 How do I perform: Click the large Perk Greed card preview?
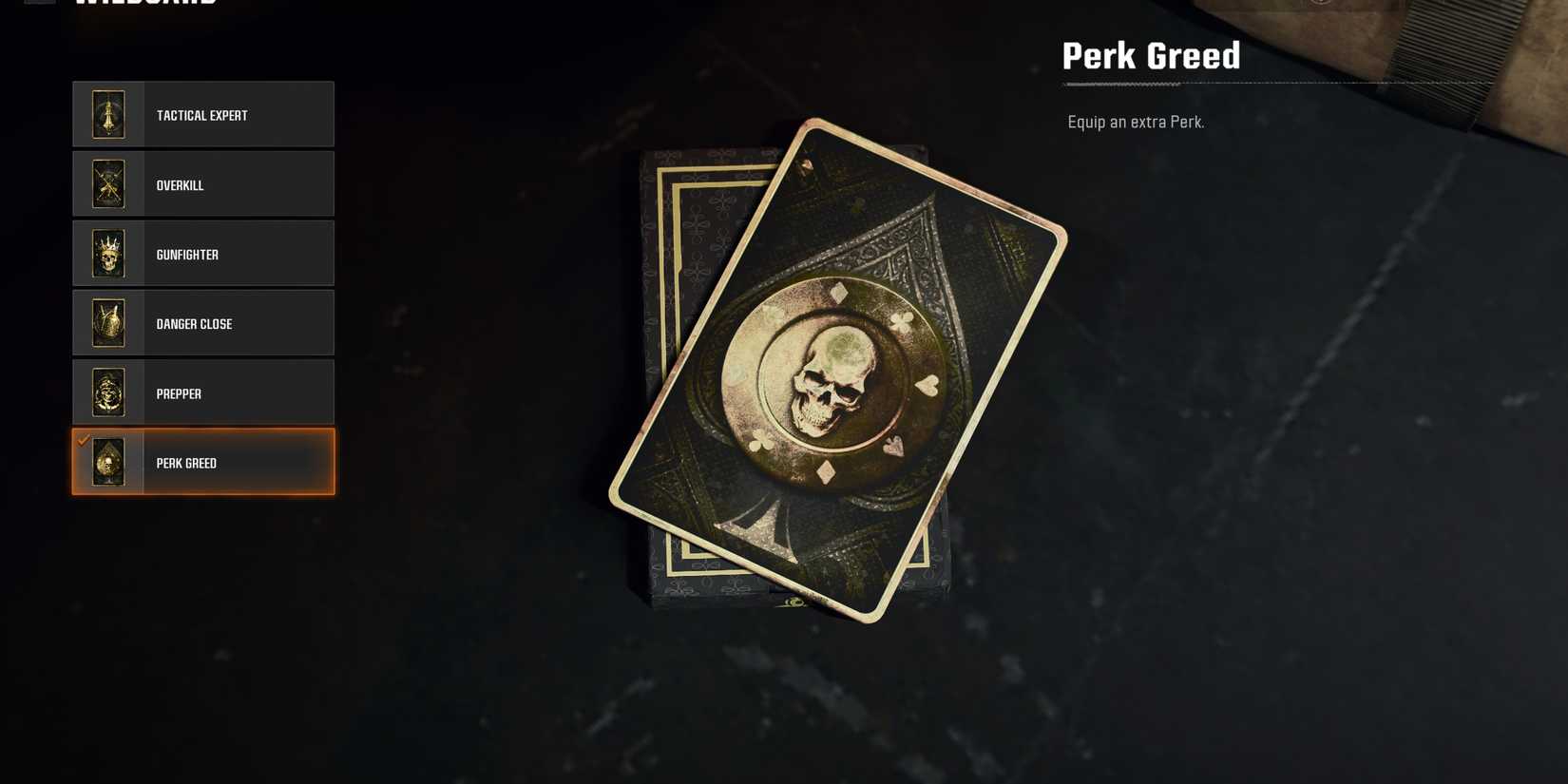[x=836, y=371]
